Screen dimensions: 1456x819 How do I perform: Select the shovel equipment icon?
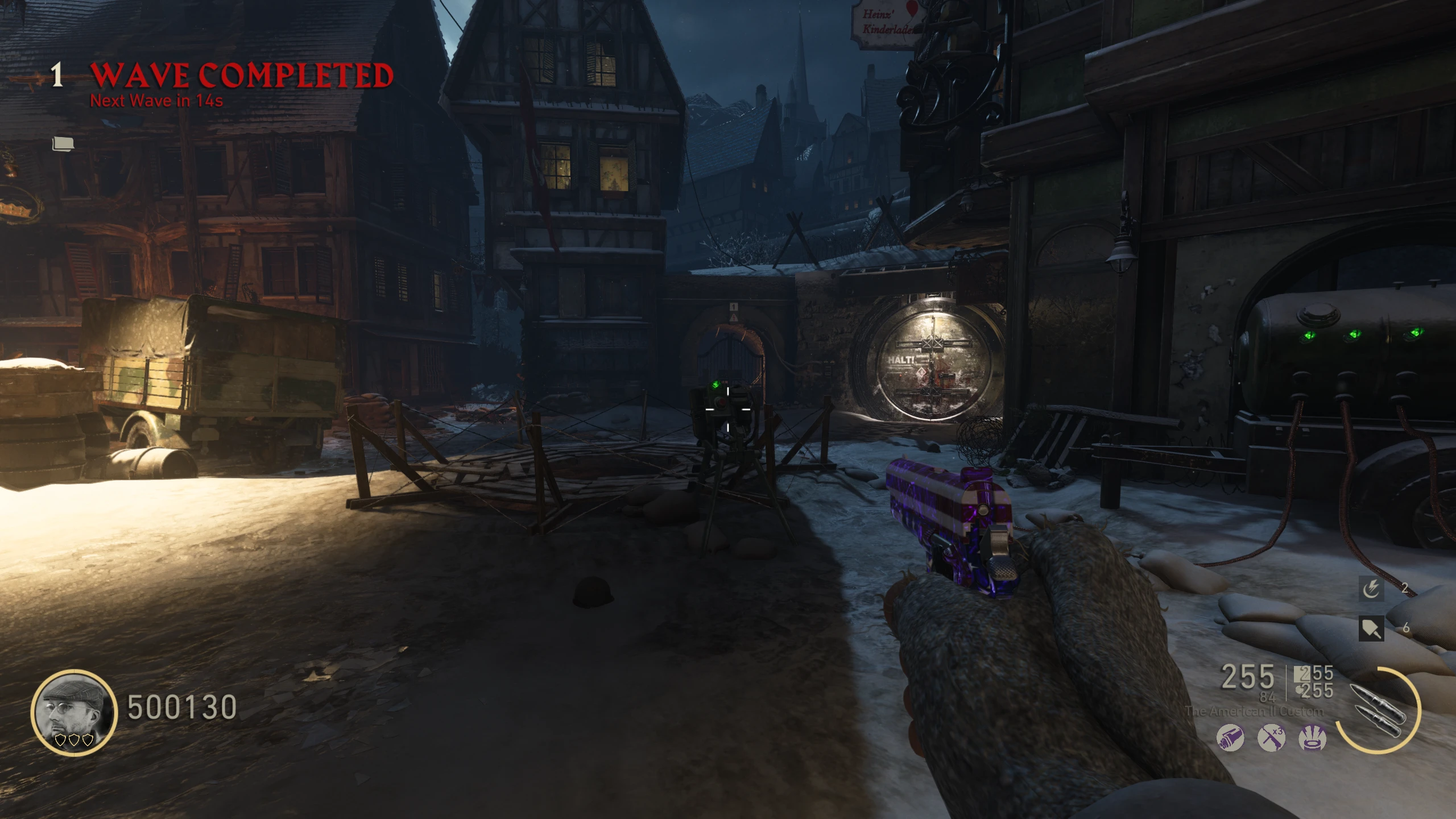(x=1371, y=628)
